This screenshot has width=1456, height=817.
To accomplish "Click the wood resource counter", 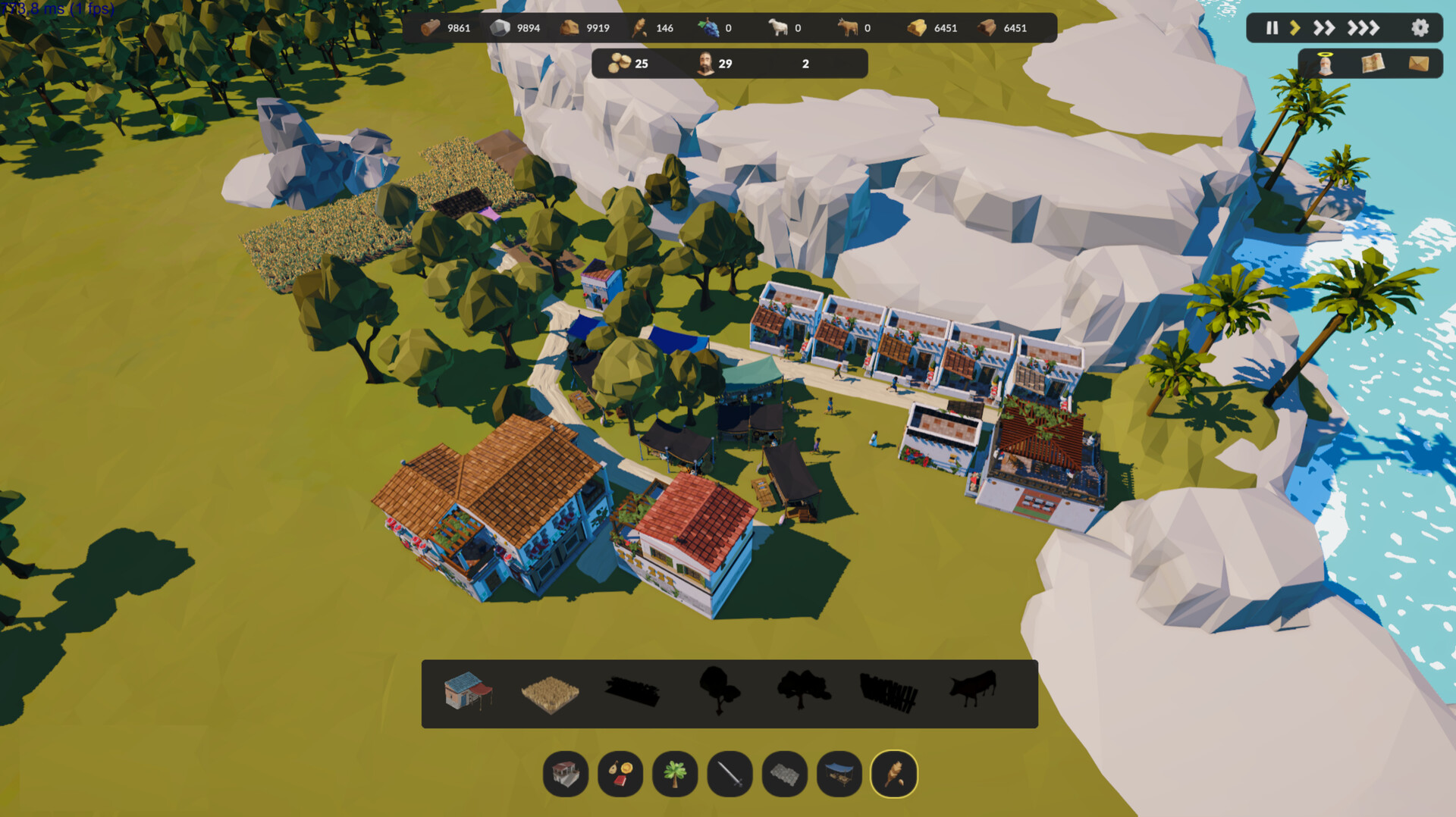I will pyautogui.click(x=447, y=28).
